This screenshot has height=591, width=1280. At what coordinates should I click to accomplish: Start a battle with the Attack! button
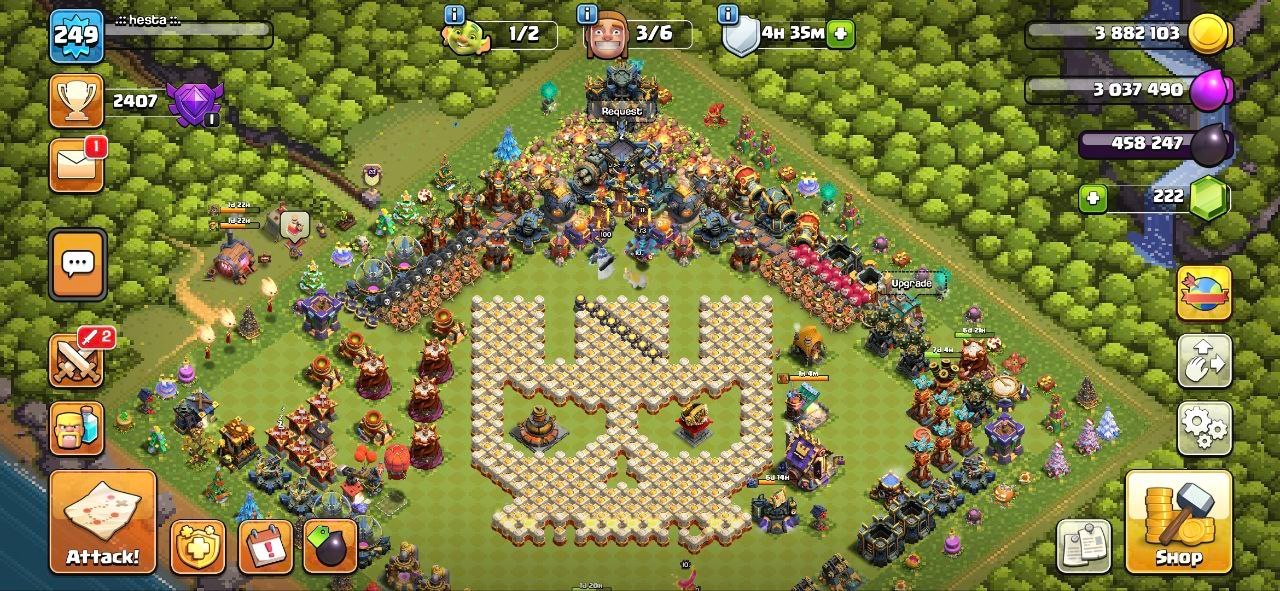coord(103,522)
